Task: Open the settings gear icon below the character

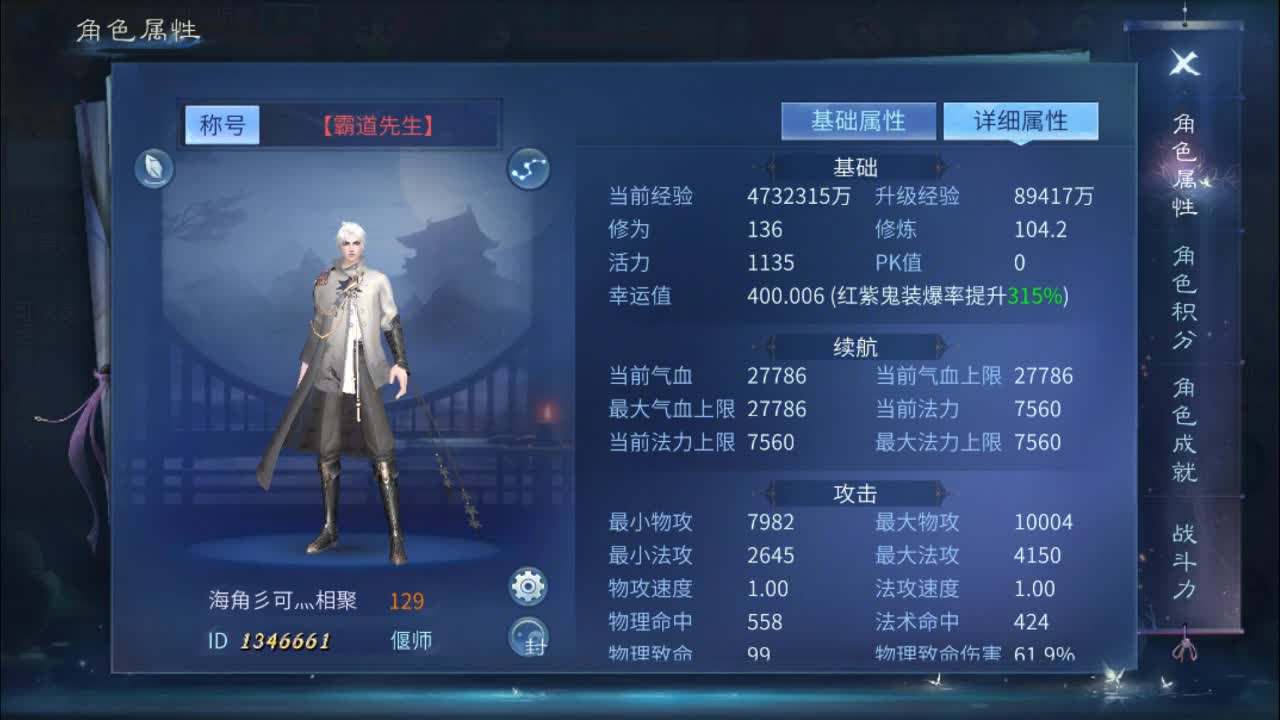Action: 528,586
